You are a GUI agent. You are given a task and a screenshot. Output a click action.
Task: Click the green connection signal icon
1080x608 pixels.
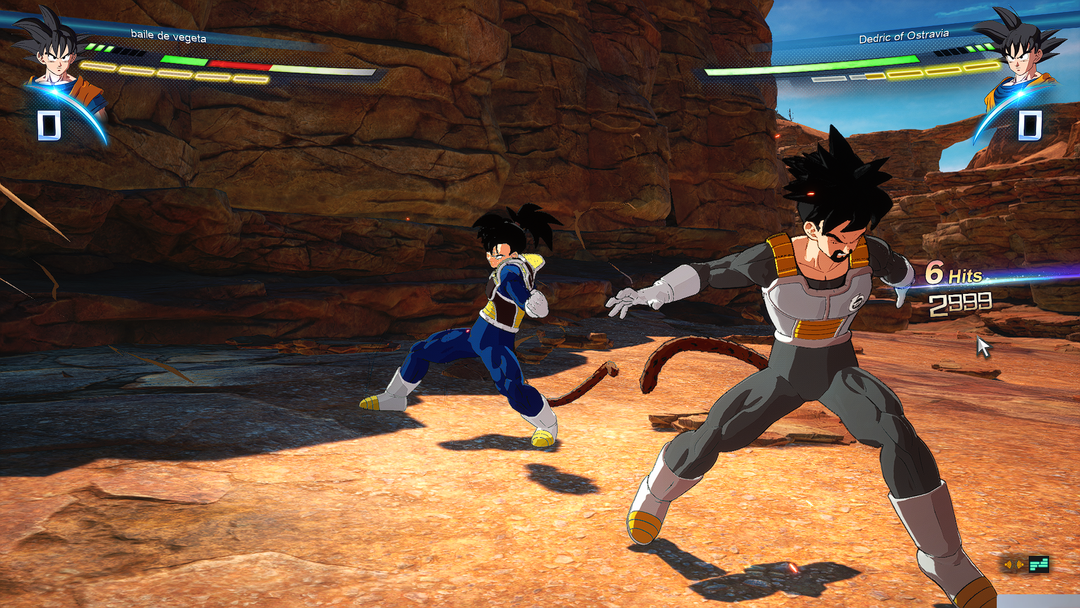click(1040, 565)
